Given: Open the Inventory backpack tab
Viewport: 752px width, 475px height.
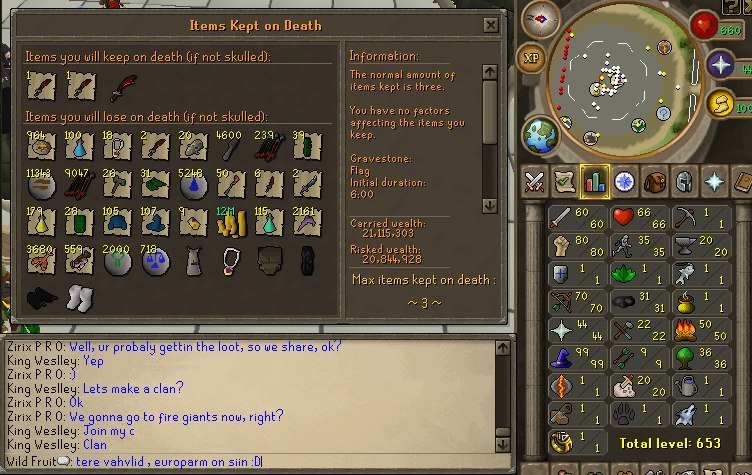Looking at the screenshot, I should (653, 181).
